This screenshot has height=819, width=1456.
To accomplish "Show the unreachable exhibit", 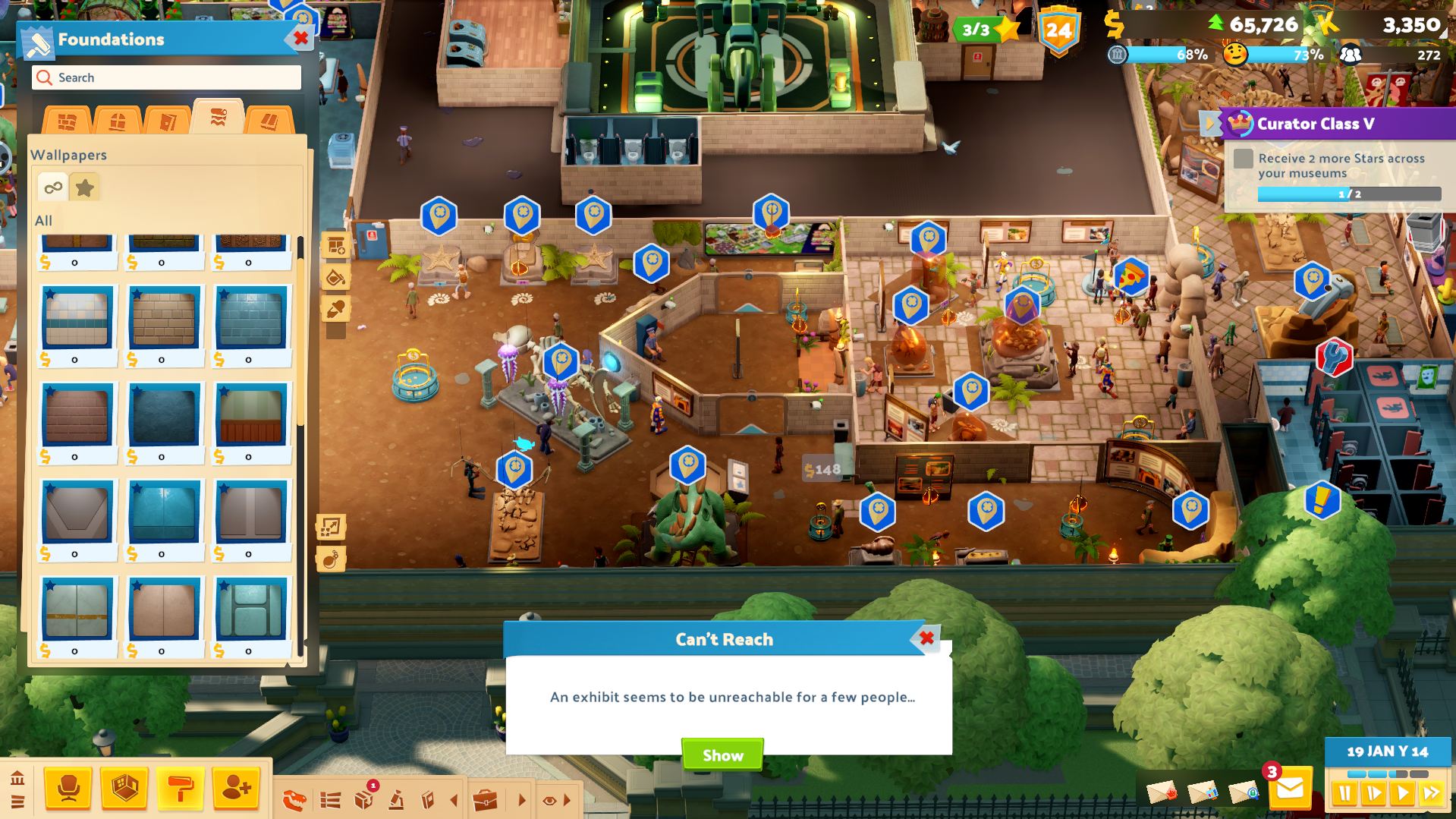I will tap(722, 754).
